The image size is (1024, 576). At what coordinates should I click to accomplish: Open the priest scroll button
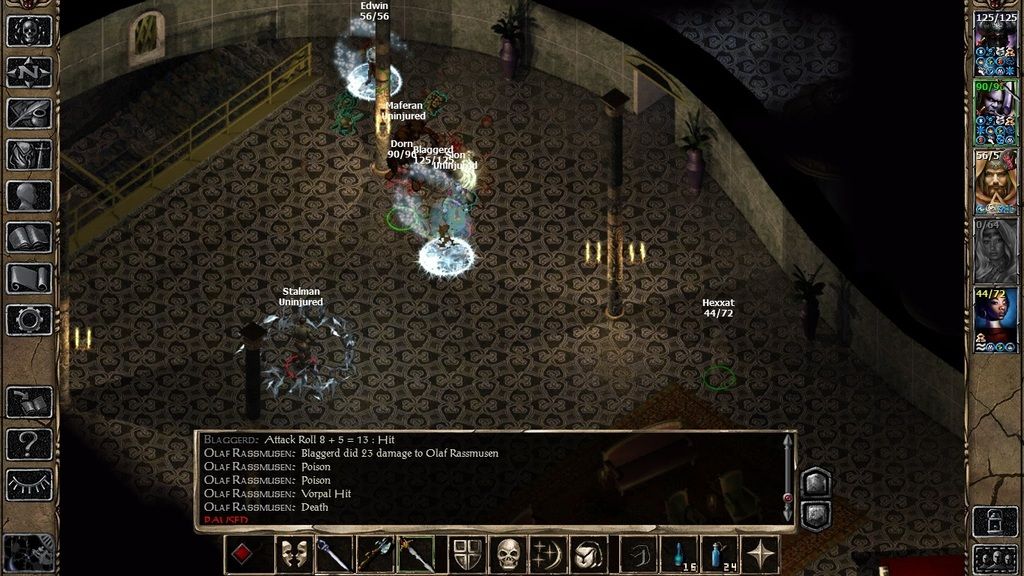pos(29,279)
